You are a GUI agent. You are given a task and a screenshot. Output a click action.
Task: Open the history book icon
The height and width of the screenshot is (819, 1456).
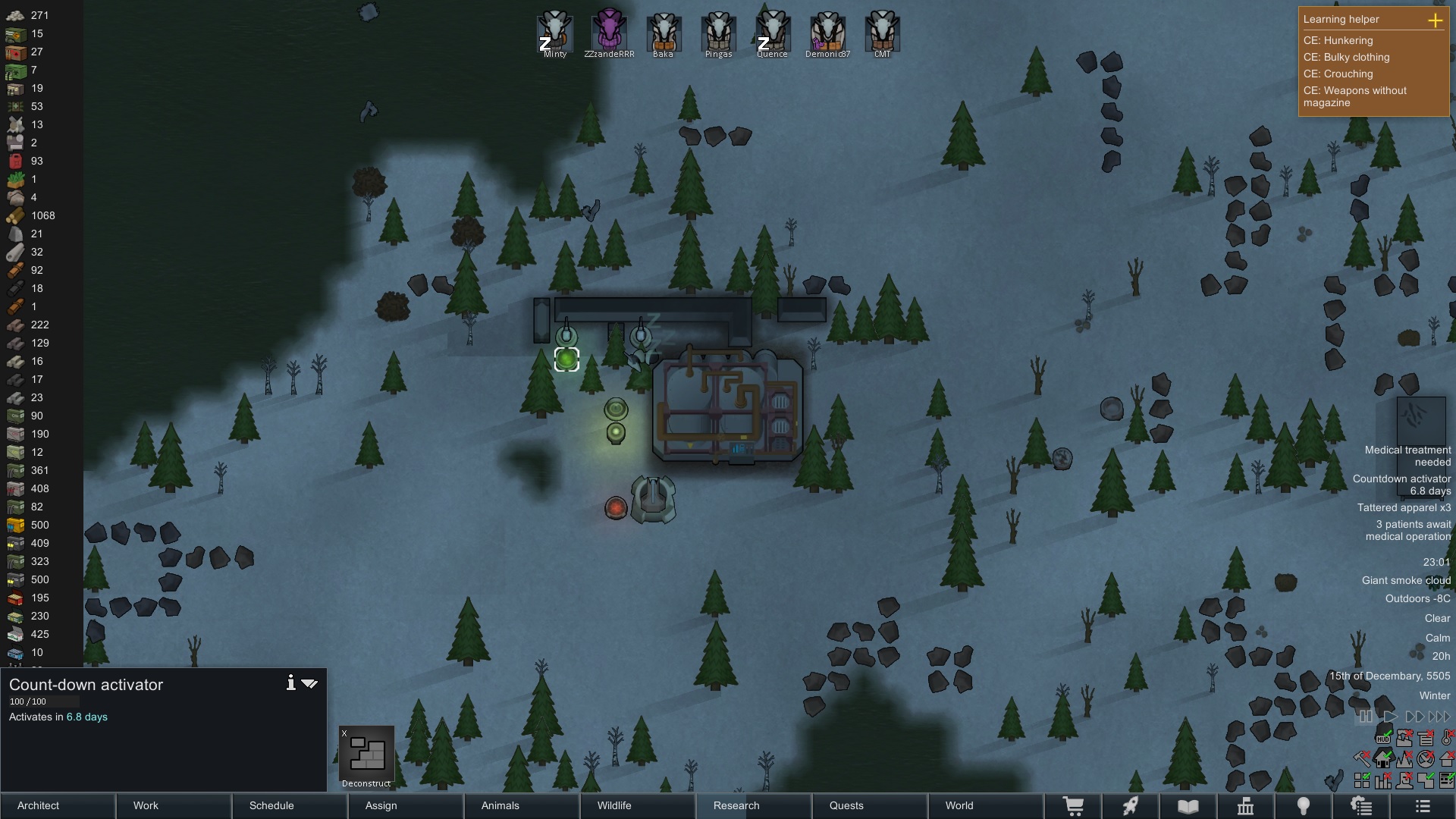point(1187,806)
